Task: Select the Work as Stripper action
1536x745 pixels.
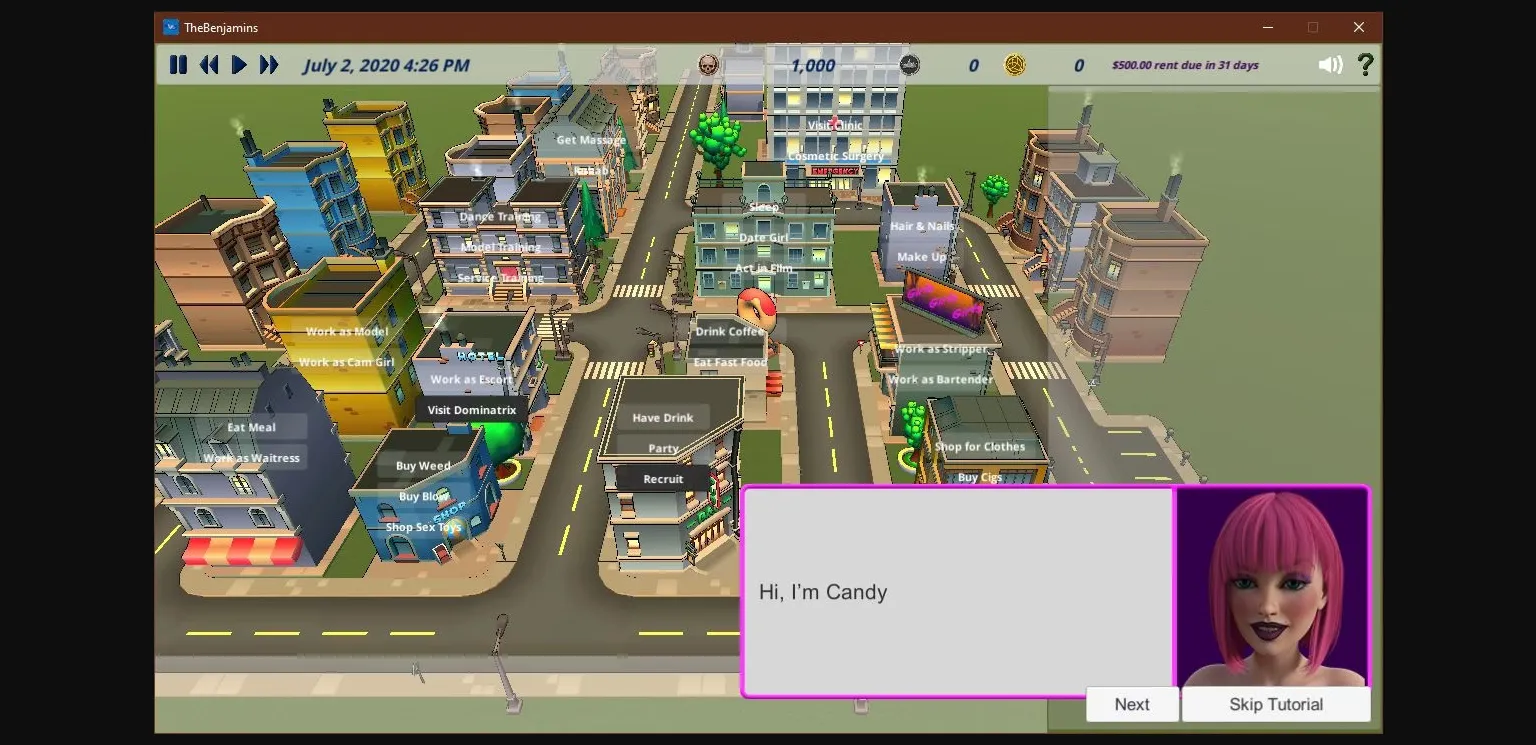Action: click(942, 349)
